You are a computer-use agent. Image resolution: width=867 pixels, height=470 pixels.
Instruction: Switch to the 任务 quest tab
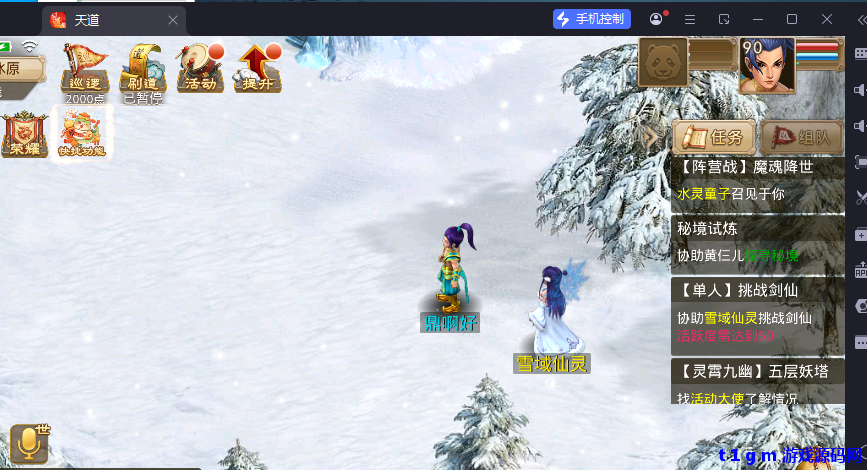tap(714, 138)
